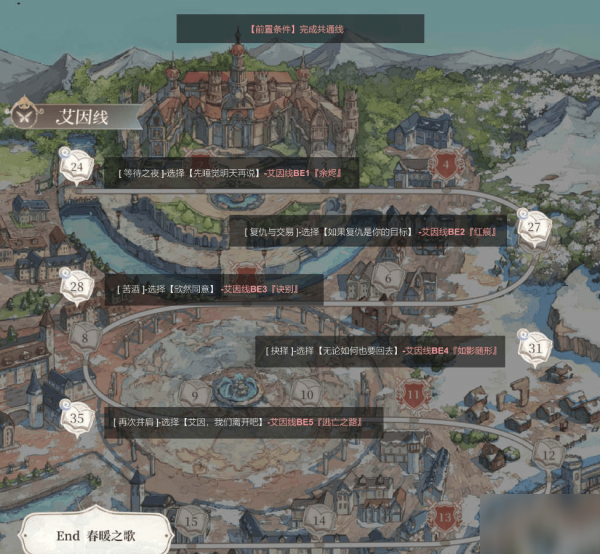Choose hexagon node 8 on the path

pyautogui.click(x=88, y=337)
